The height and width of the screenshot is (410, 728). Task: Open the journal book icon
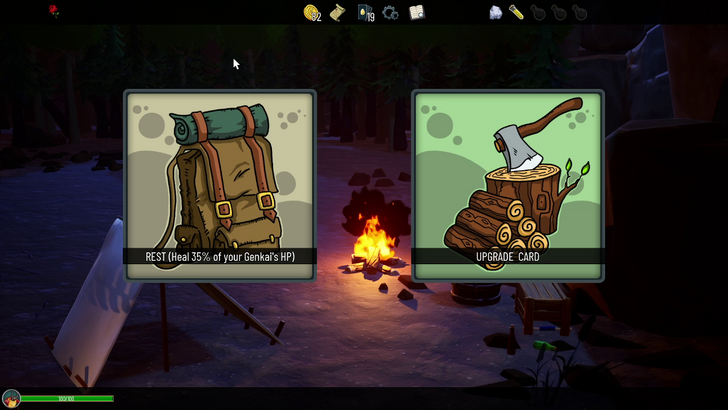point(417,12)
